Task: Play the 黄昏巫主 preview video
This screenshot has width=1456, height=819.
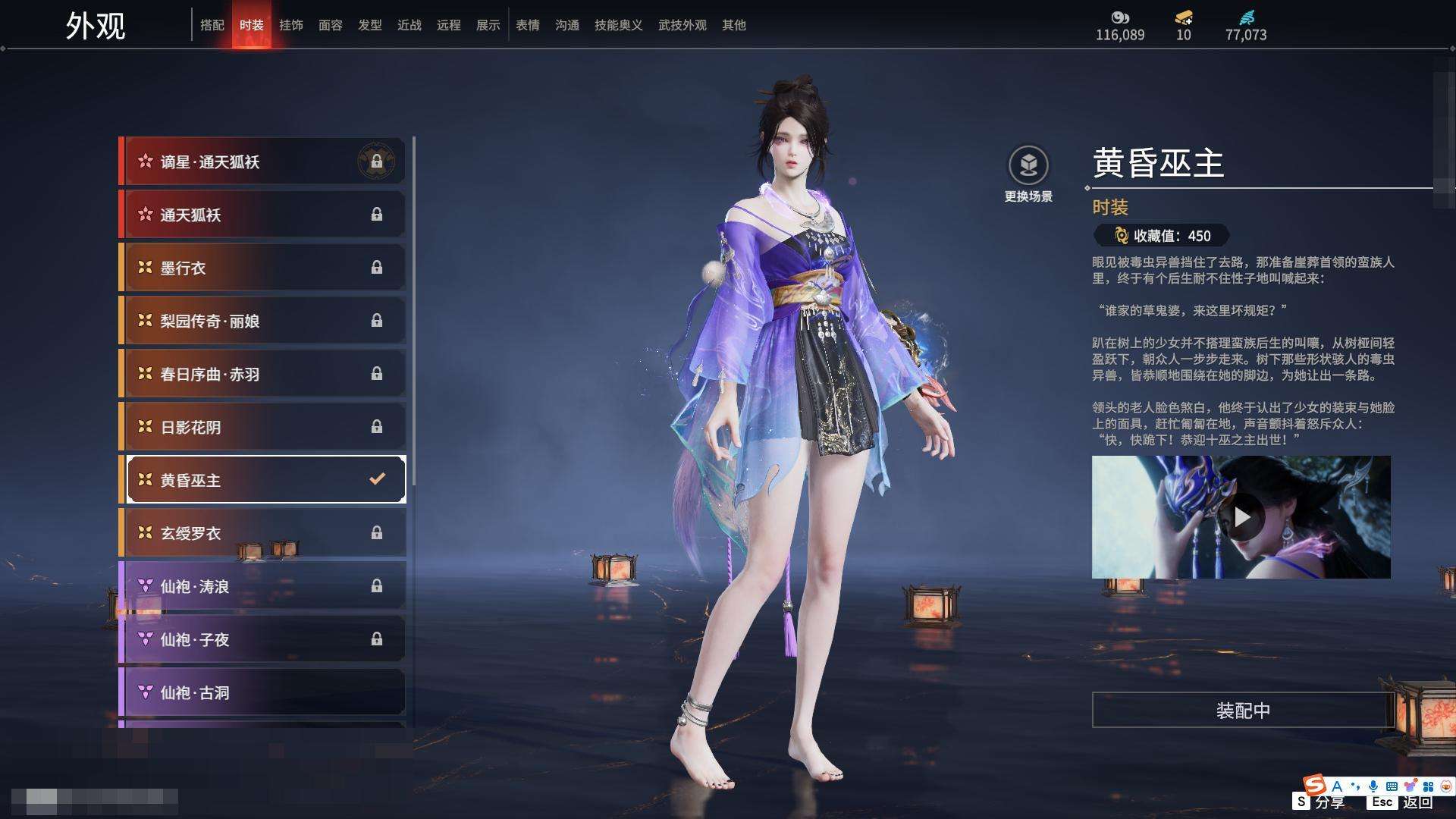Action: click(x=1241, y=517)
